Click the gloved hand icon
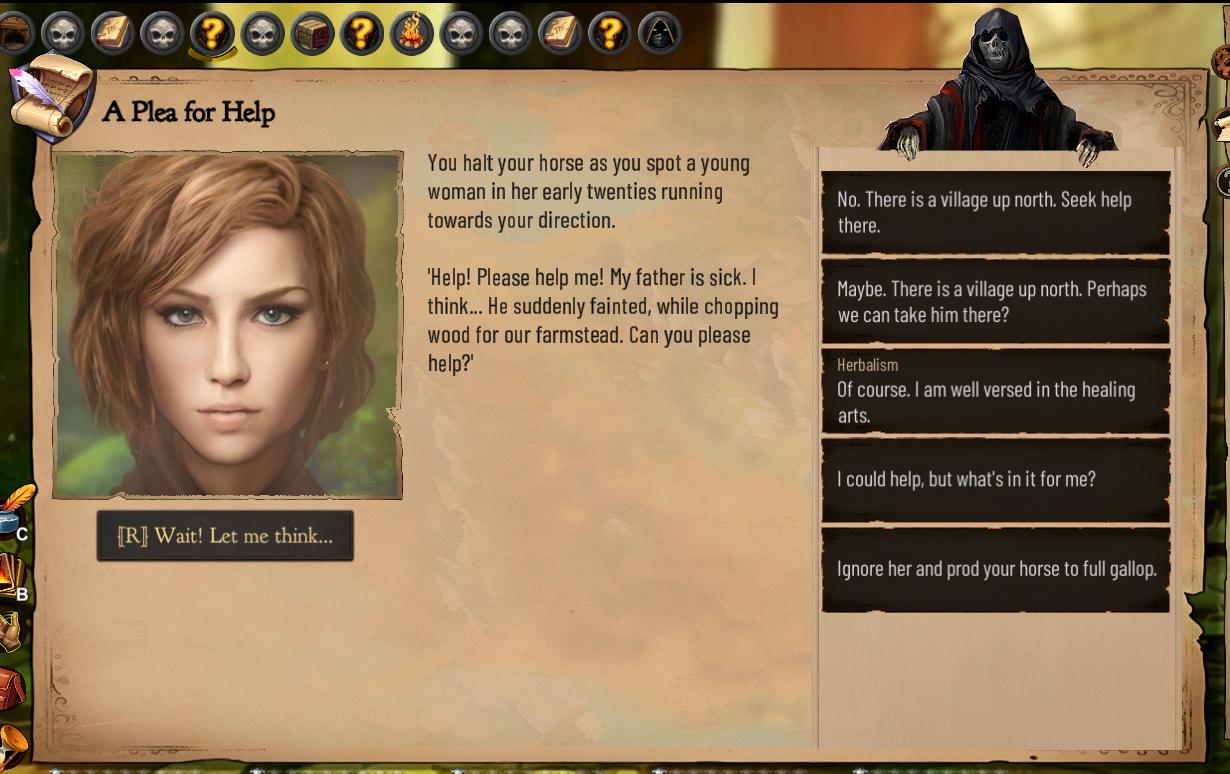This screenshot has height=774, width=1230. click(x=9, y=632)
